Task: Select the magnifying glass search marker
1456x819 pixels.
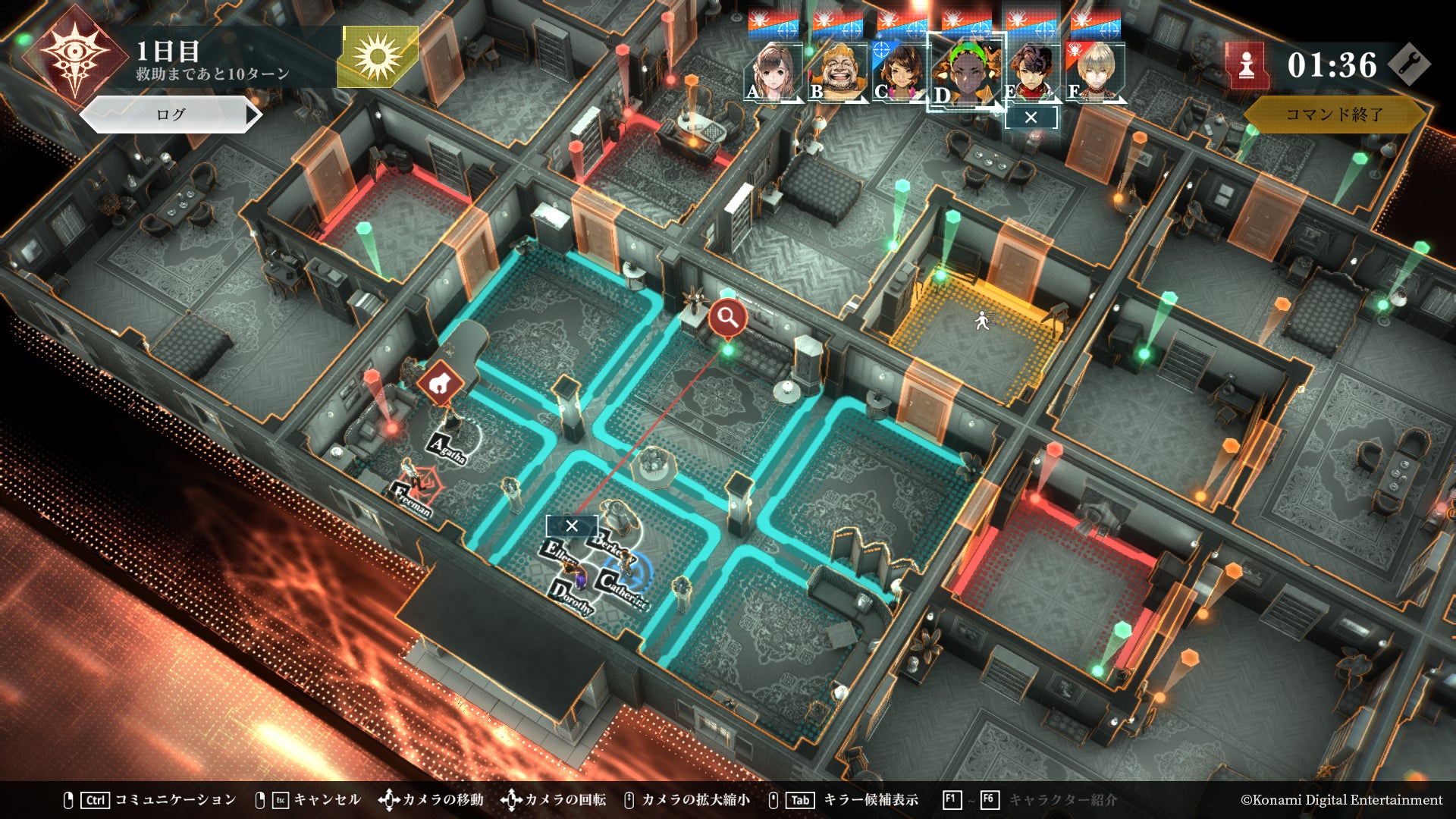Action: click(x=728, y=318)
